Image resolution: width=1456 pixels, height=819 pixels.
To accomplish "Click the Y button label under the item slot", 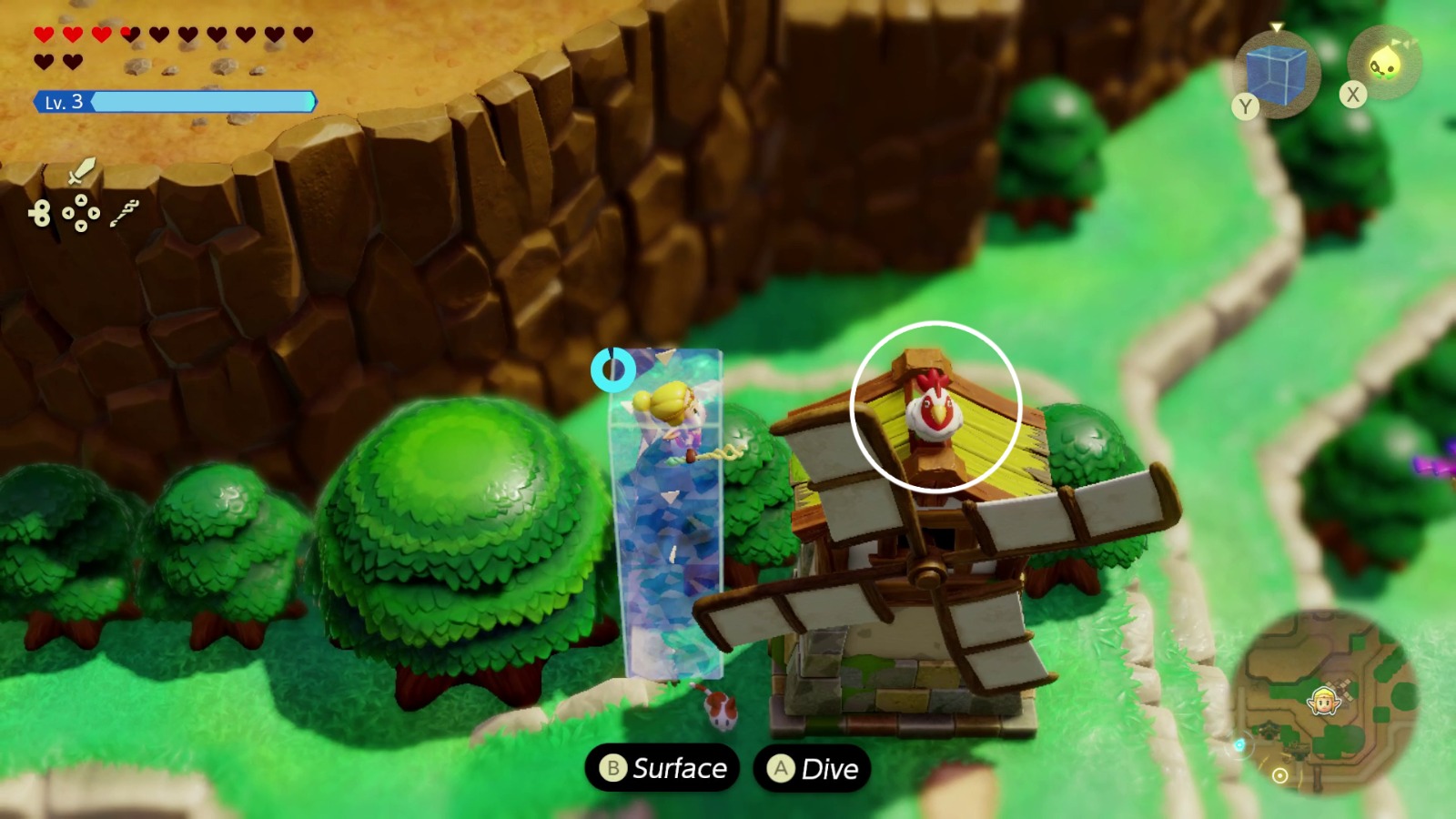I will tap(1245, 106).
